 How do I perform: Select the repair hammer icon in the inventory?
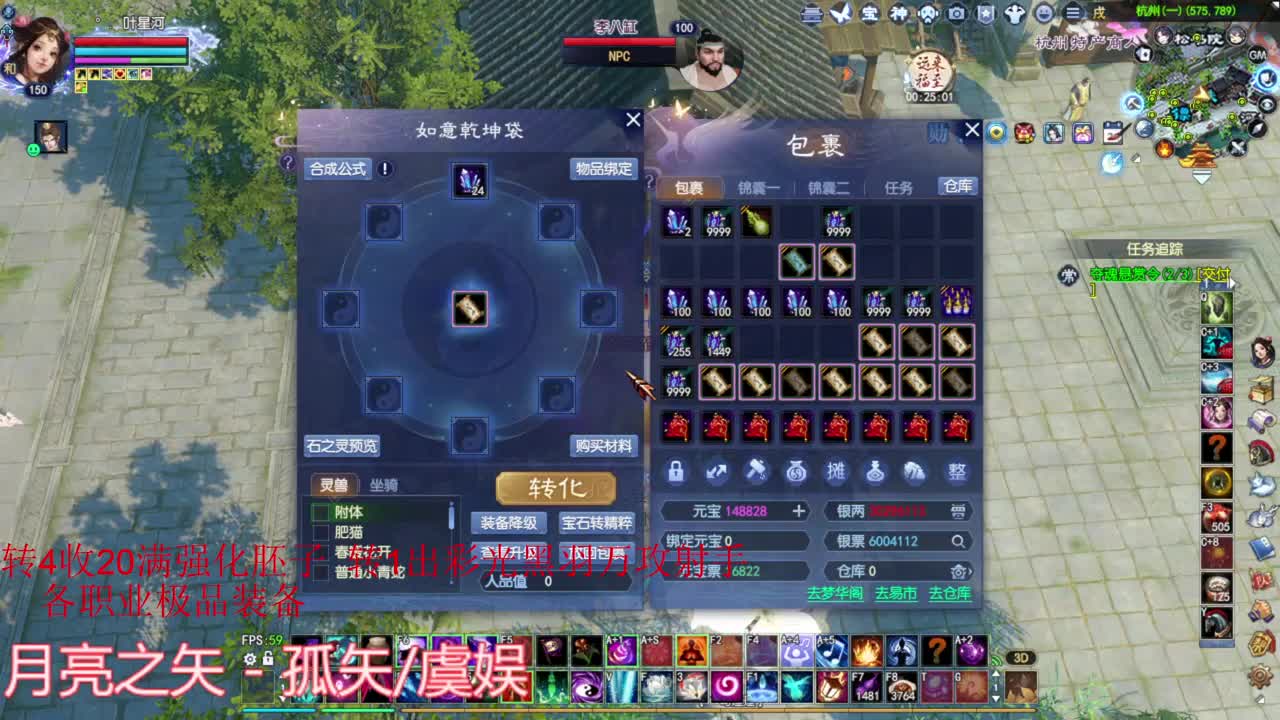756,472
